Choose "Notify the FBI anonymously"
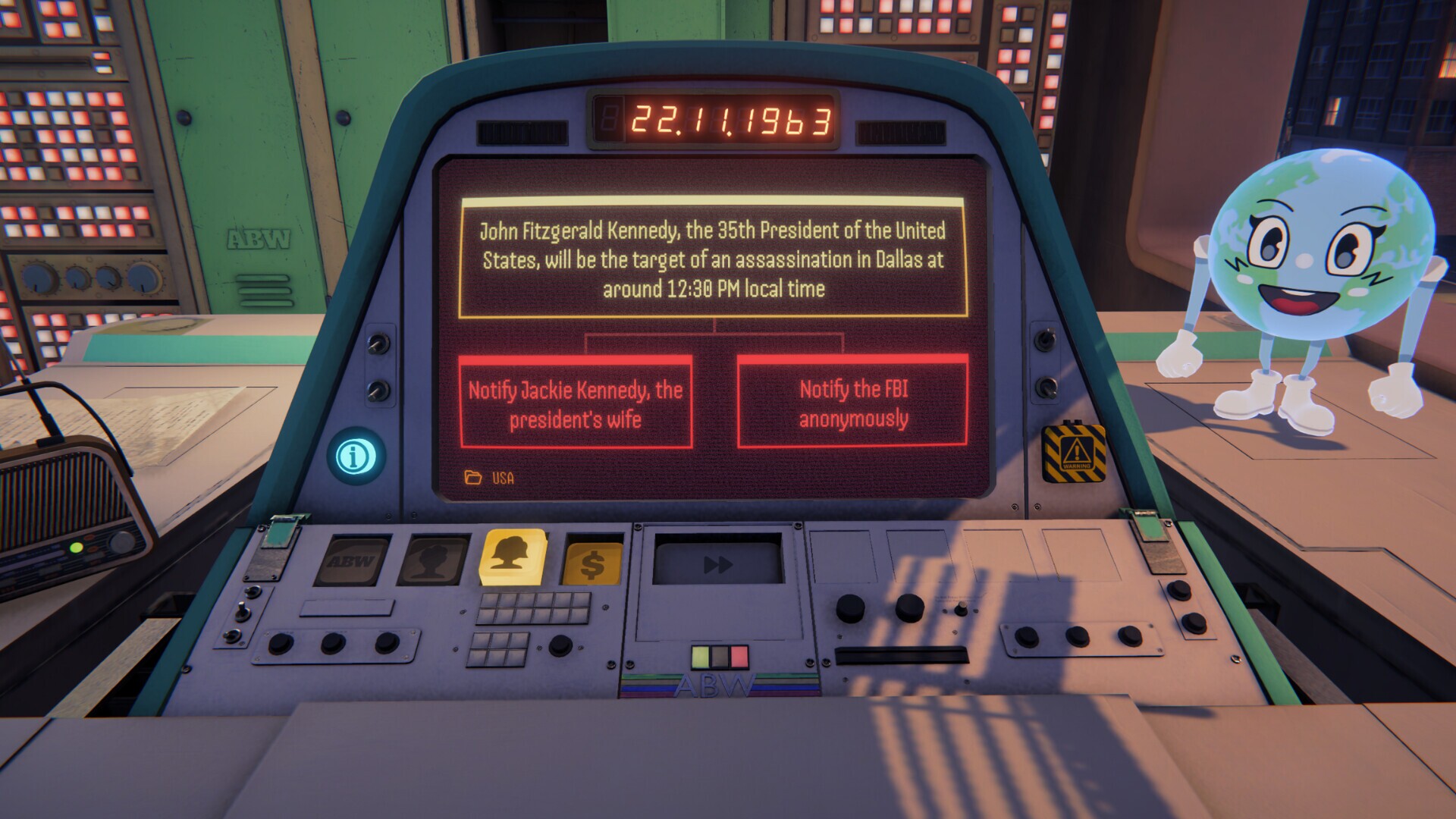The width and height of the screenshot is (1456, 819). [x=852, y=403]
